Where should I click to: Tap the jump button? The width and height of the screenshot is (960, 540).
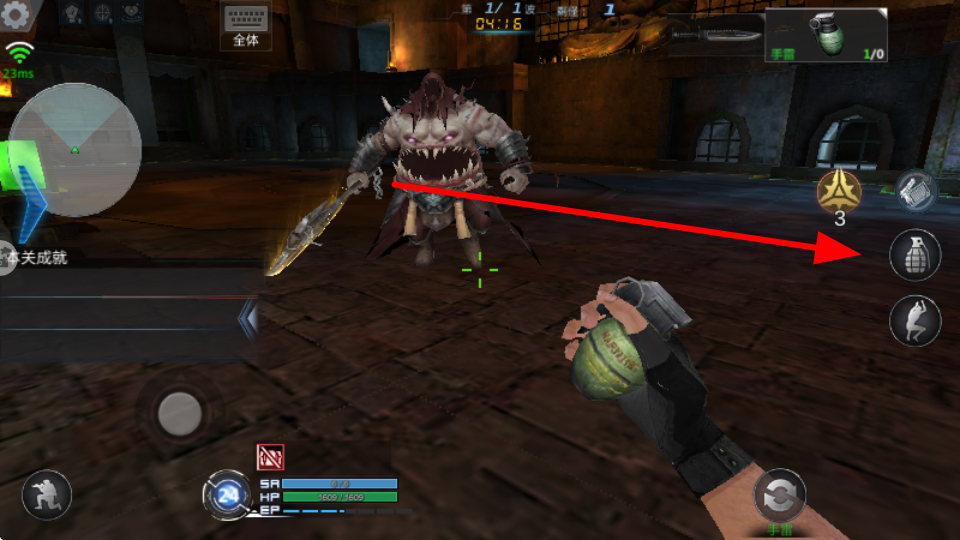tap(915, 321)
